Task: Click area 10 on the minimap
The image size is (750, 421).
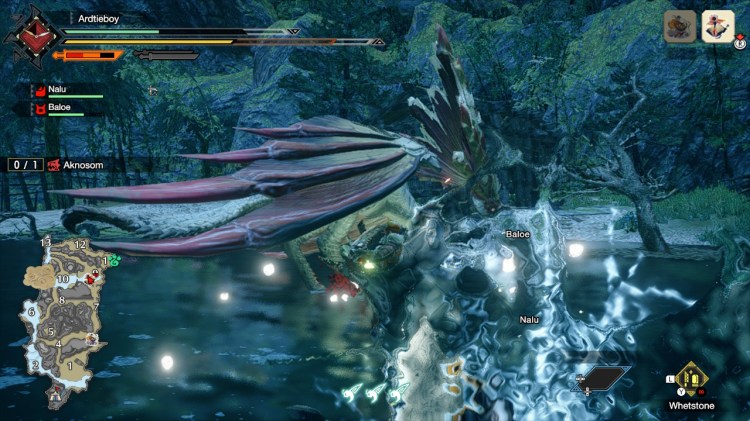Action: coord(62,279)
